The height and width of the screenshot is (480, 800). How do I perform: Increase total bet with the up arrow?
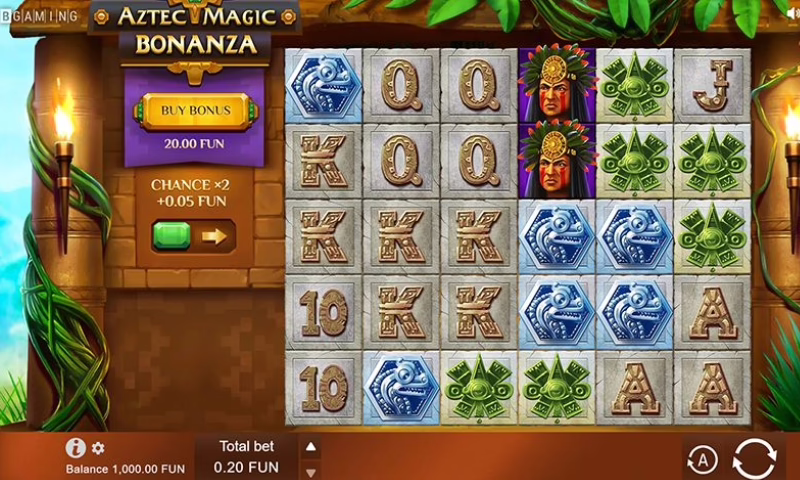[311, 447]
